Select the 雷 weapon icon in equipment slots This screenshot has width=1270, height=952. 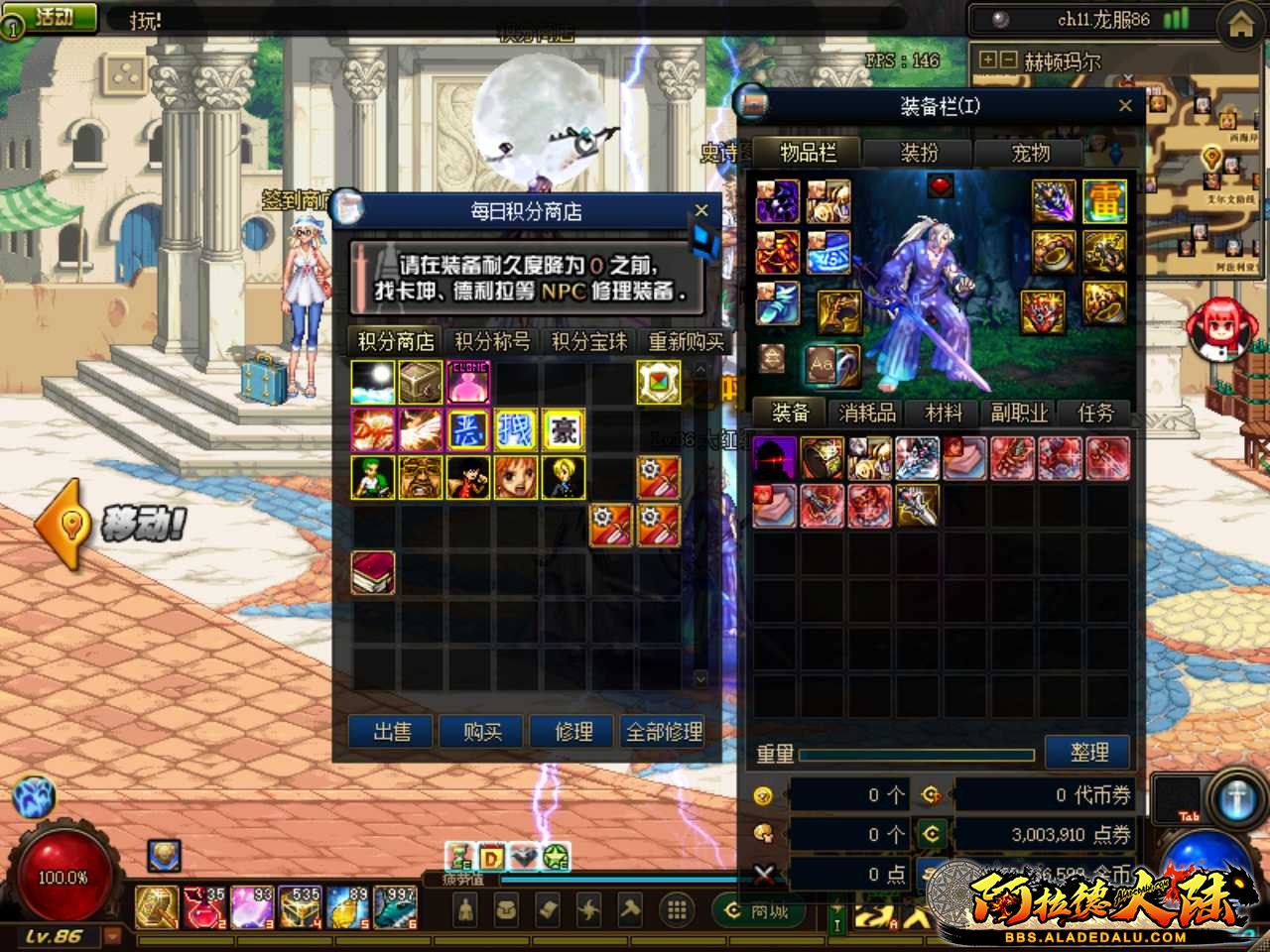point(1106,200)
